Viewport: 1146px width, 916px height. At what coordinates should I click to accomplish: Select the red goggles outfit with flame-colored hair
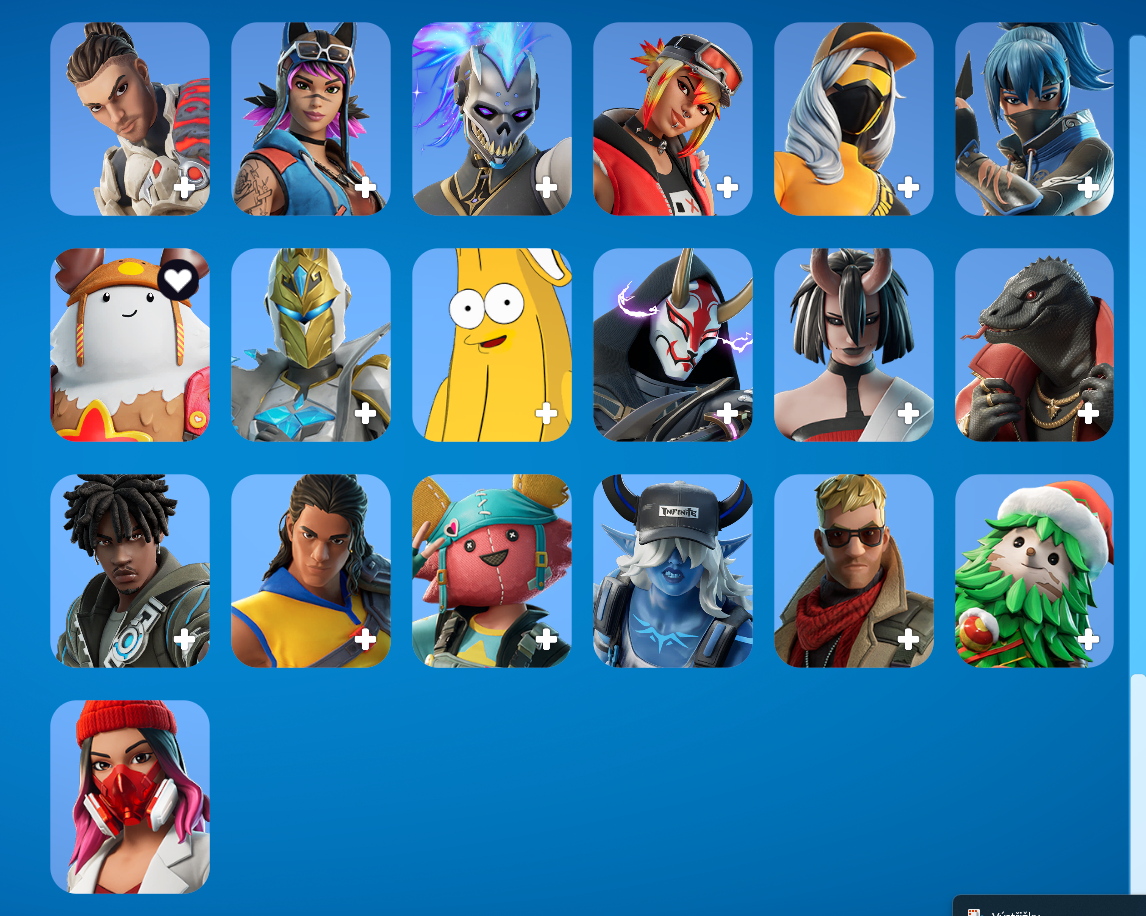point(672,118)
